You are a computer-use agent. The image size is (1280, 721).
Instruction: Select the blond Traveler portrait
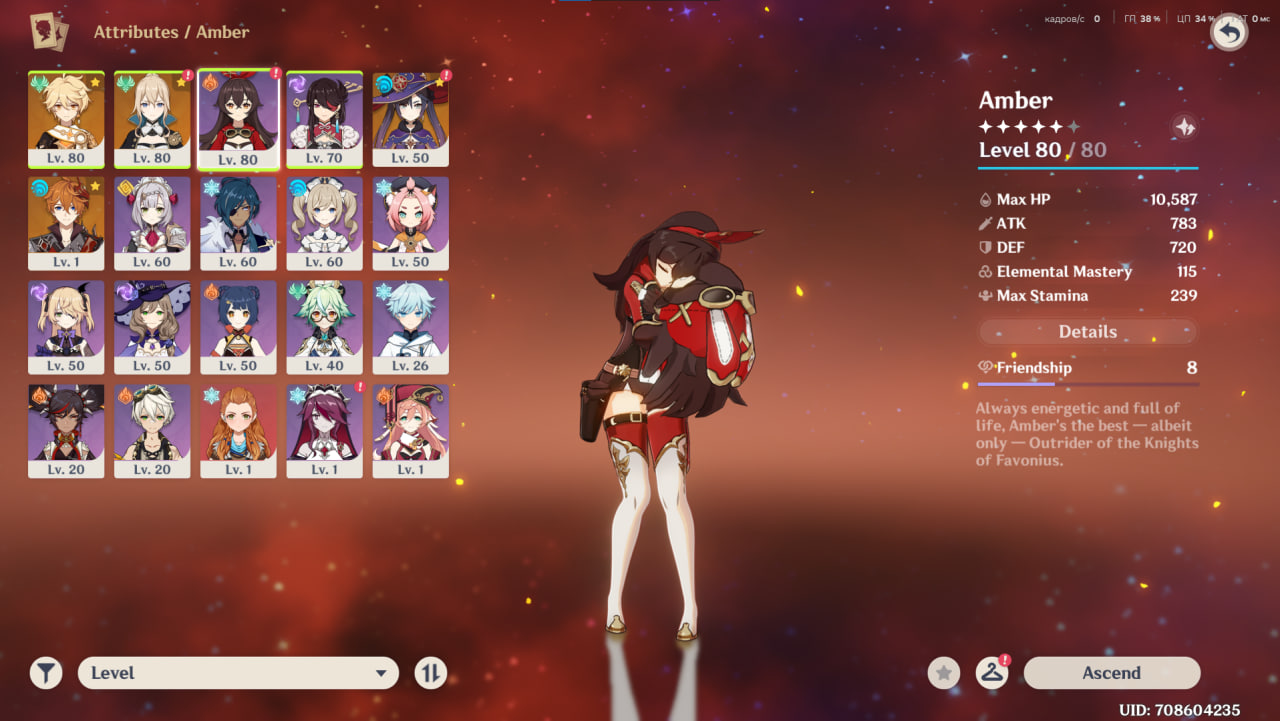click(x=66, y=119)
